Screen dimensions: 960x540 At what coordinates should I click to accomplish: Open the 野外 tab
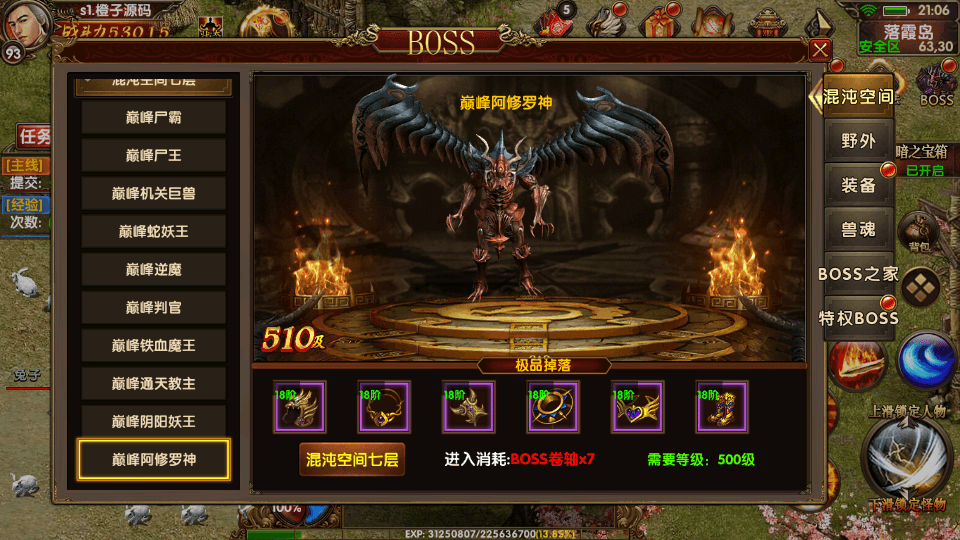point(858,141)
